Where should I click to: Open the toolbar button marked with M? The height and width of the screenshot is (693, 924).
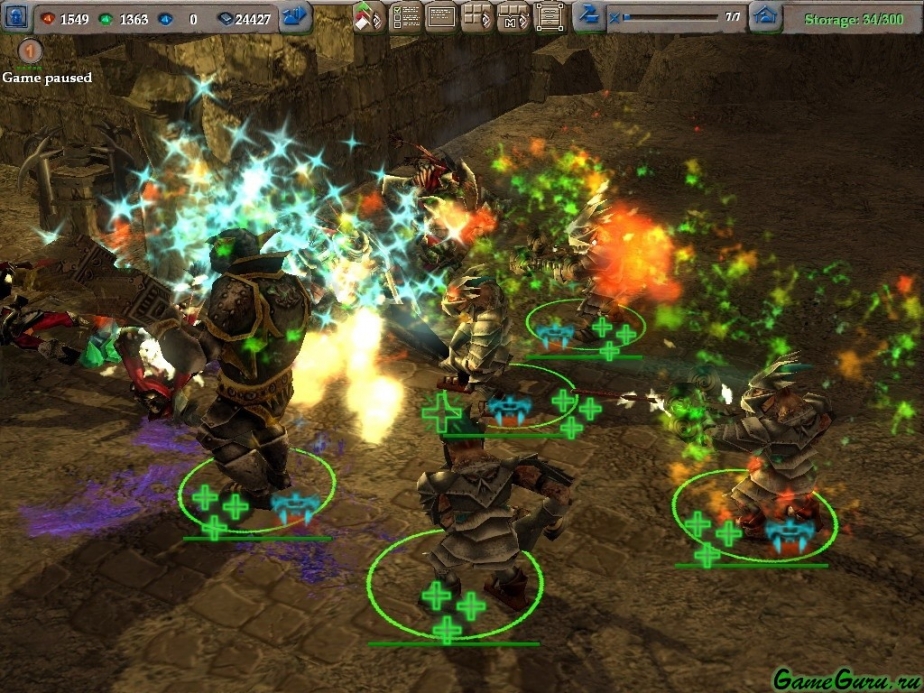pos(512,17)
